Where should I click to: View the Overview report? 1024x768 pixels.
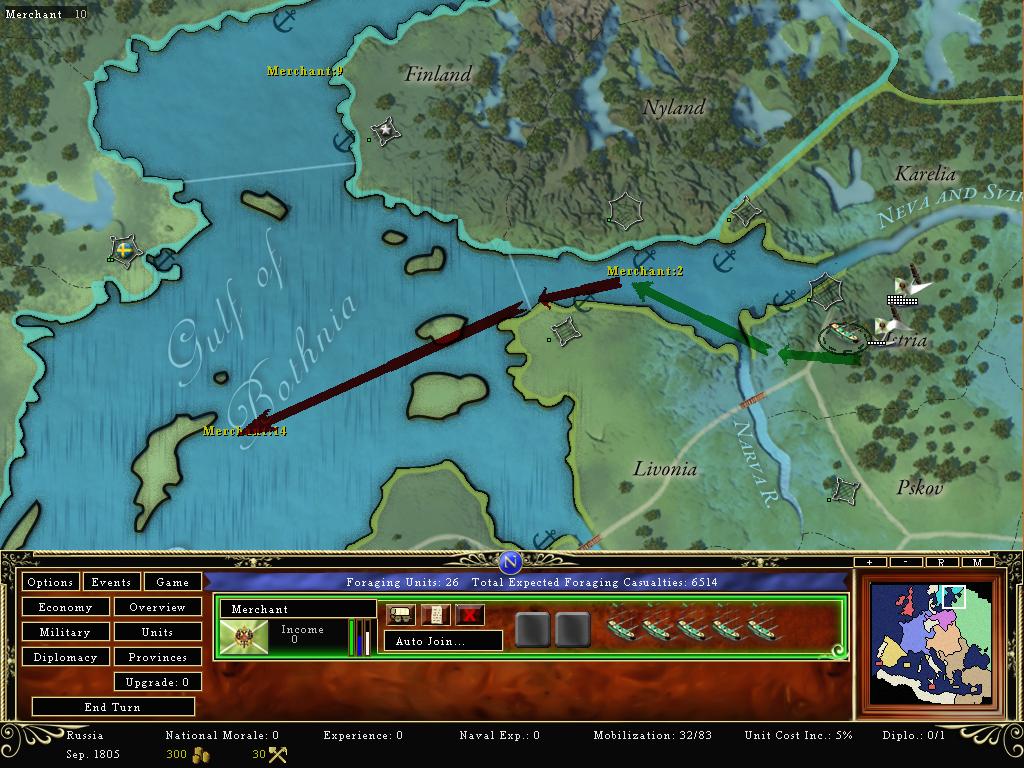coord(157,607)
